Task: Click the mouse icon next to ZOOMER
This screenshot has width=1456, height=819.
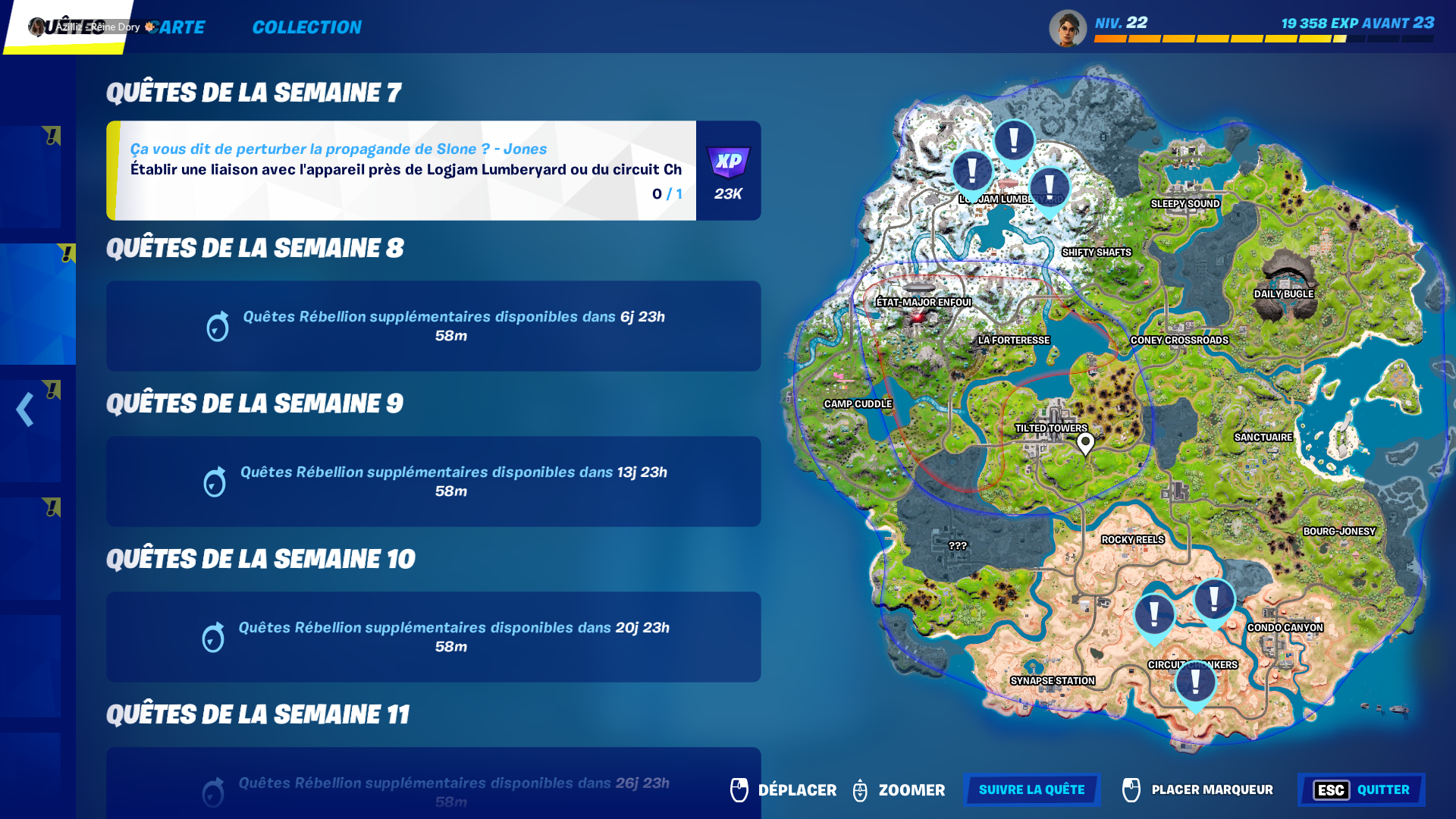Action: (x=860, y=790)
